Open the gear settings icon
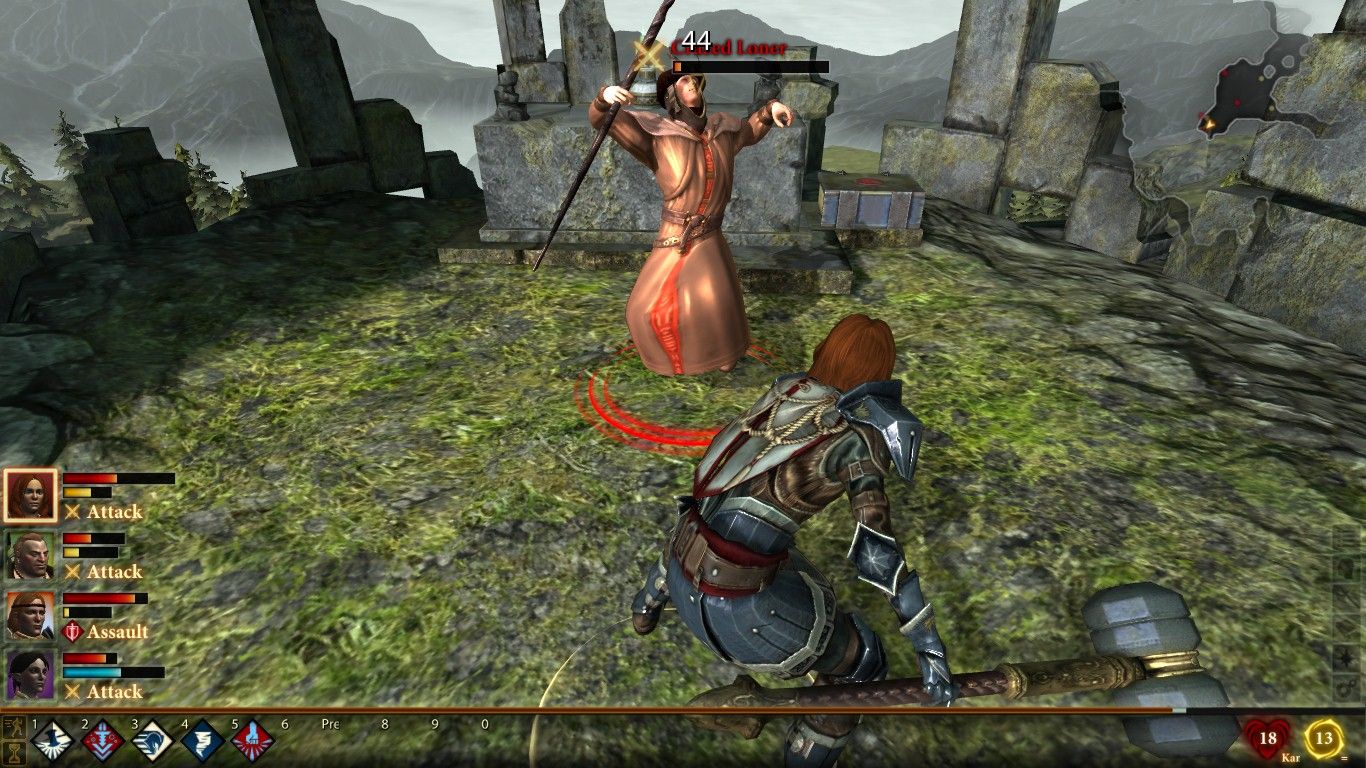The height and width of the screenshot is (768, 1366). (1346, 689)
